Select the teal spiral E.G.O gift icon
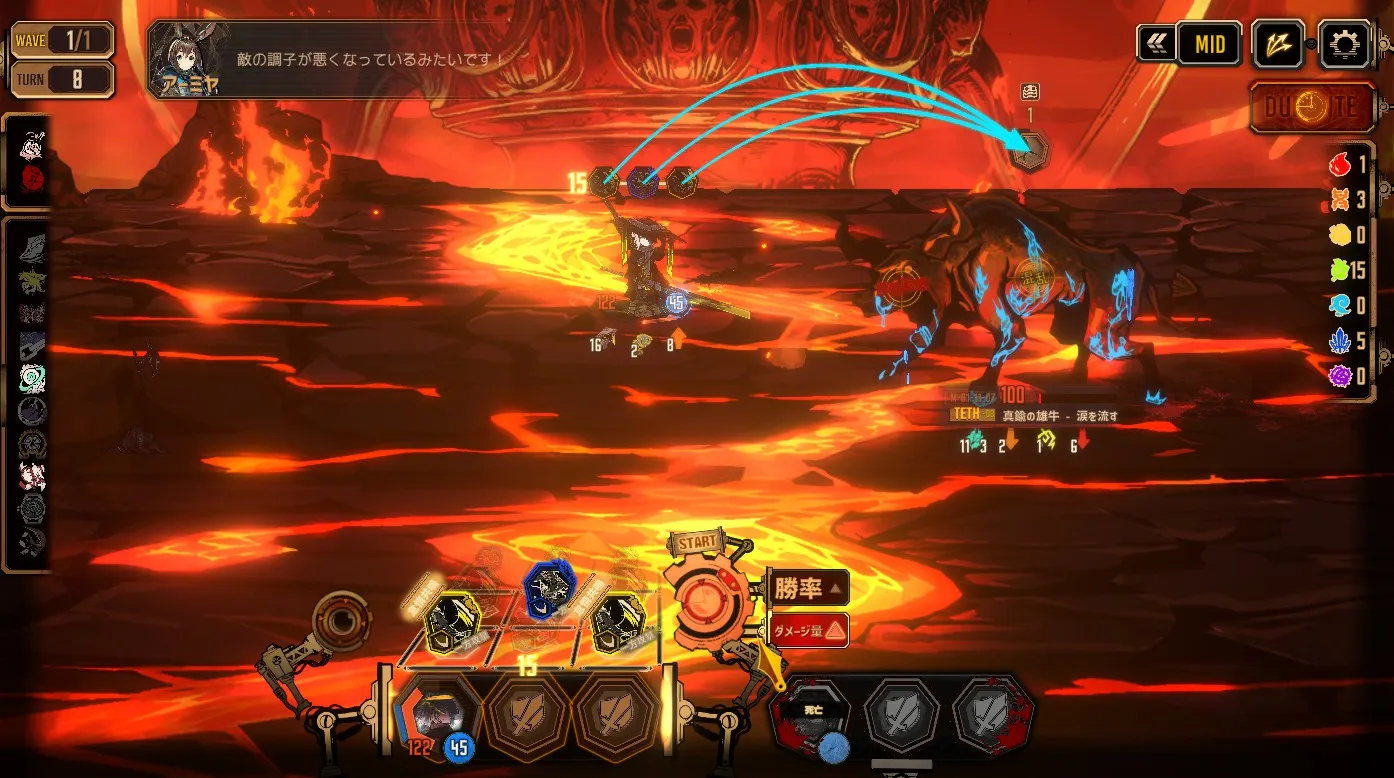The height and width of the screenshot is (778, 1394). pyautogui.click(x=32, y=378)
